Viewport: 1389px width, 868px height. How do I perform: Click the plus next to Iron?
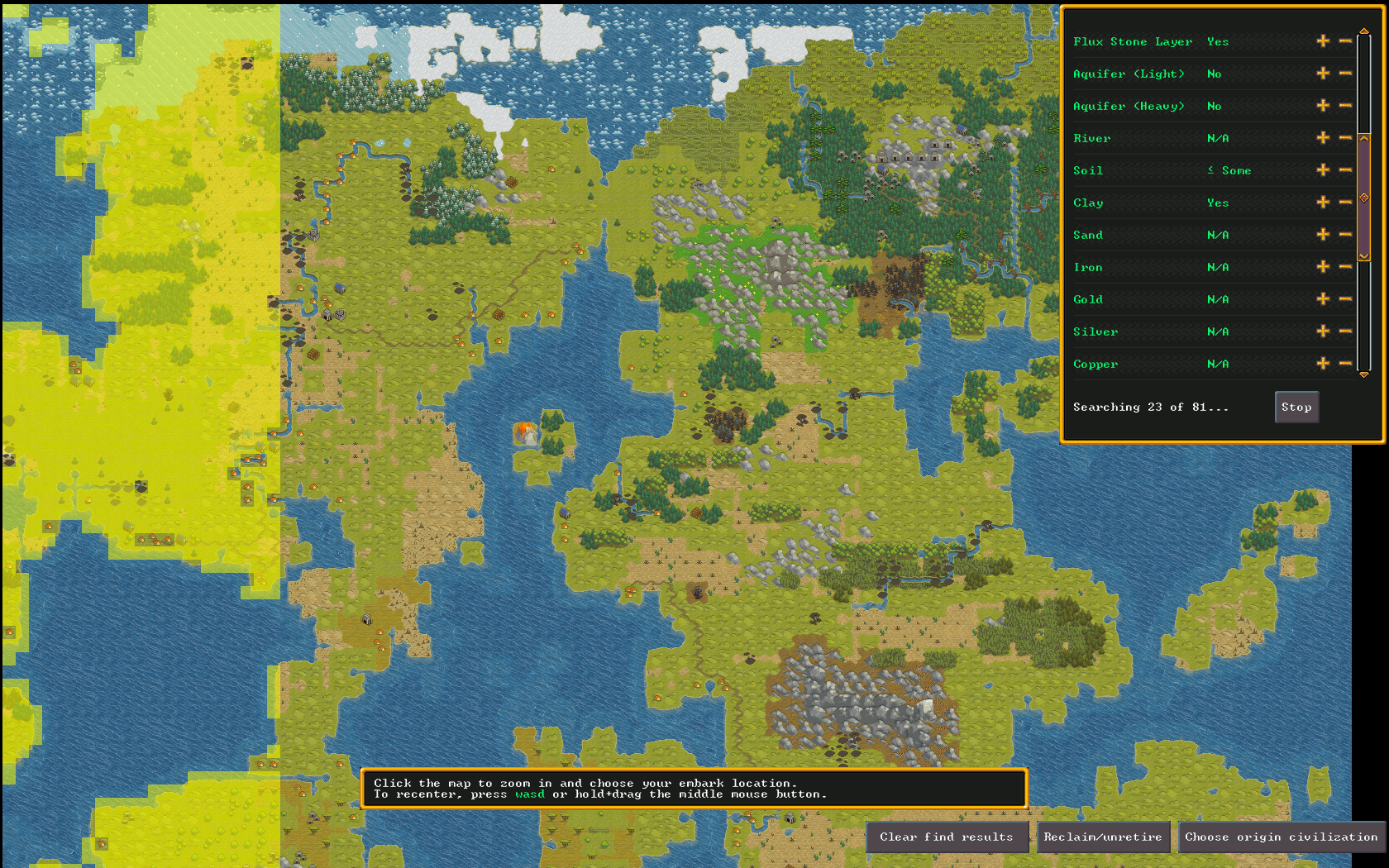tap(1323, 267)
